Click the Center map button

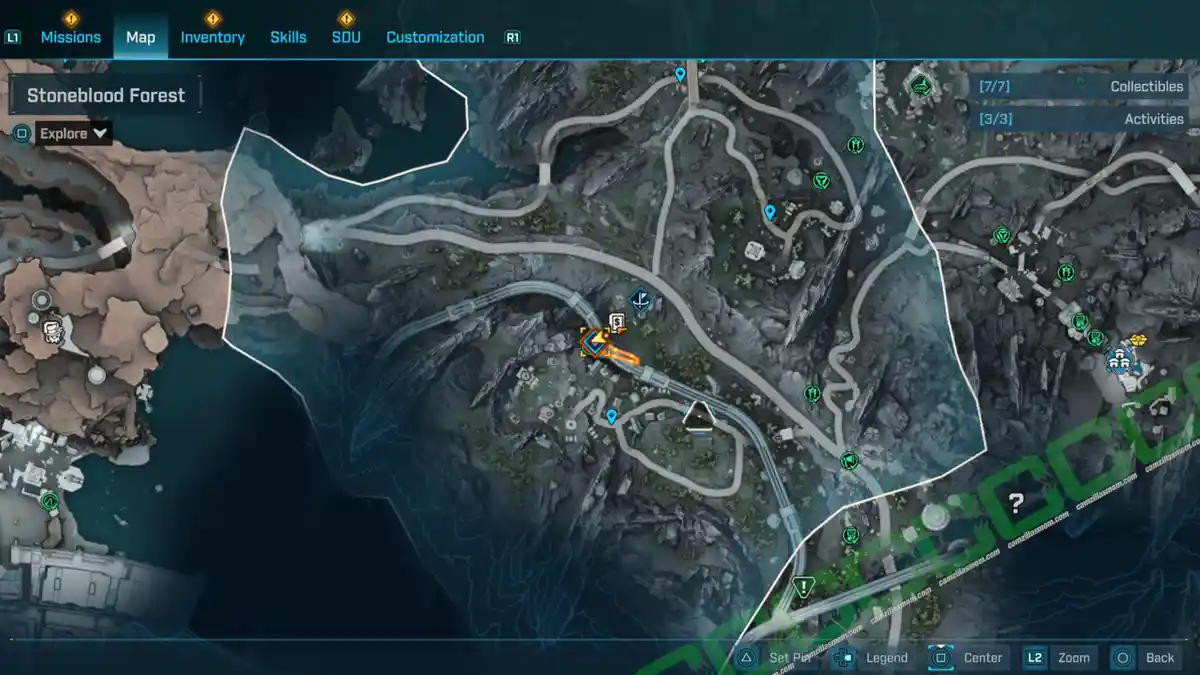click(970, 657)
